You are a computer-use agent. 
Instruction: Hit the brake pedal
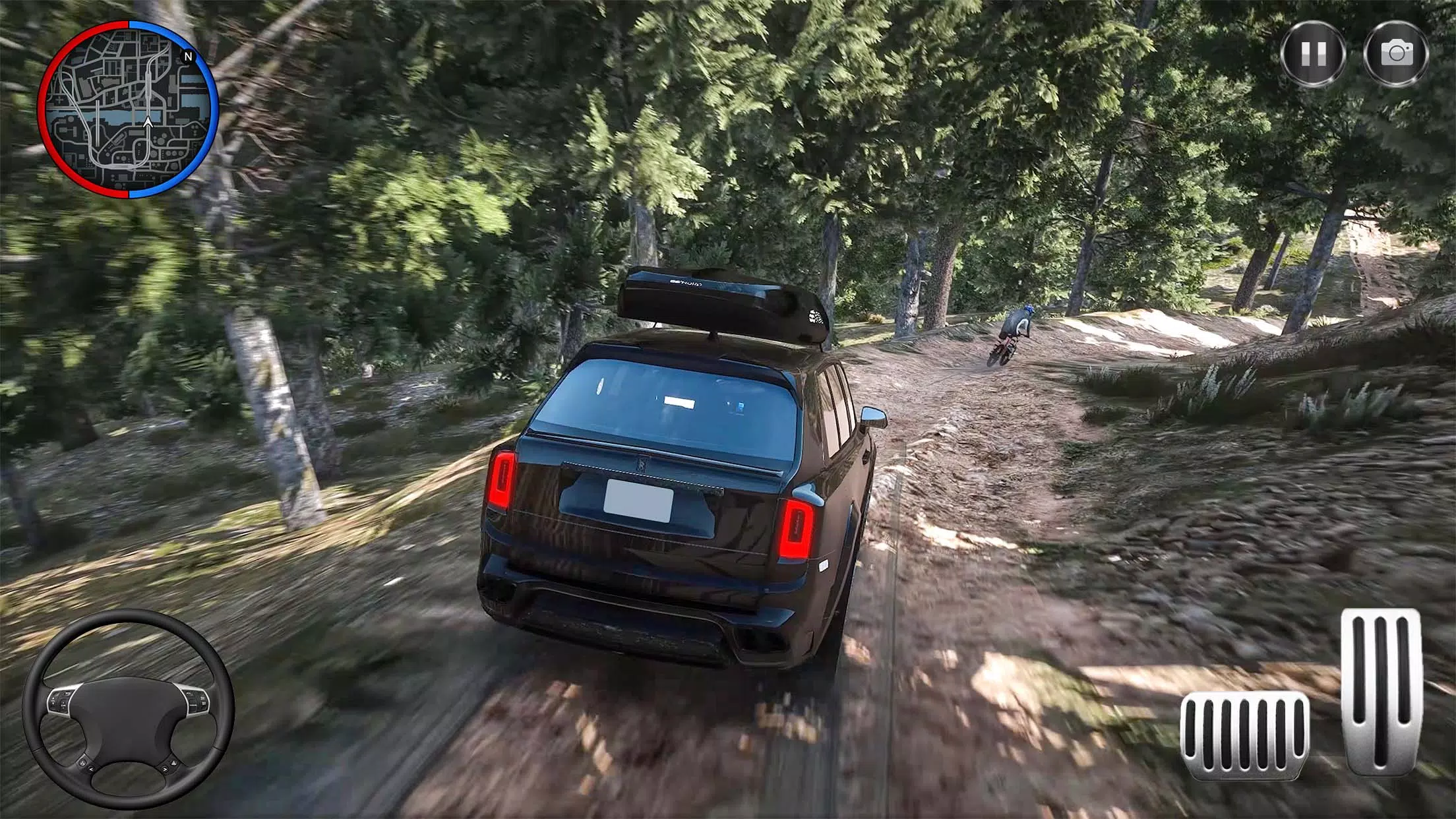click(1245, 735)
